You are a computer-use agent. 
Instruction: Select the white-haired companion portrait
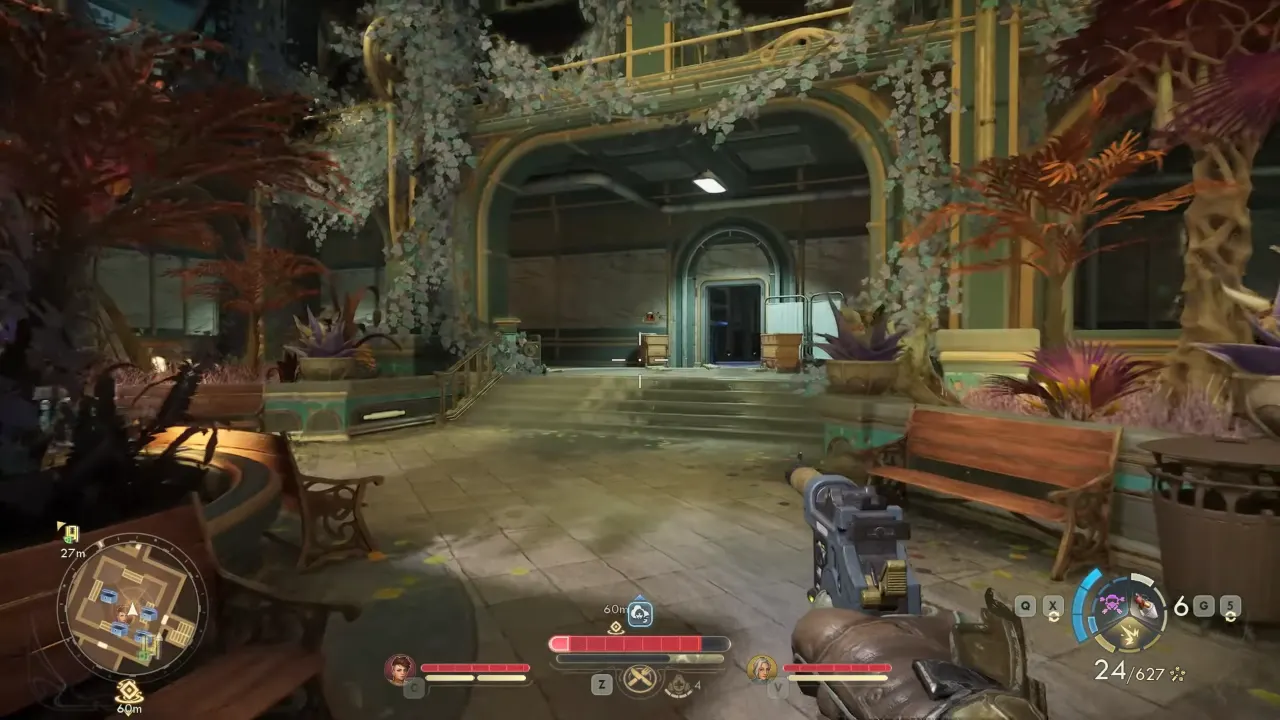pos(762,668)
